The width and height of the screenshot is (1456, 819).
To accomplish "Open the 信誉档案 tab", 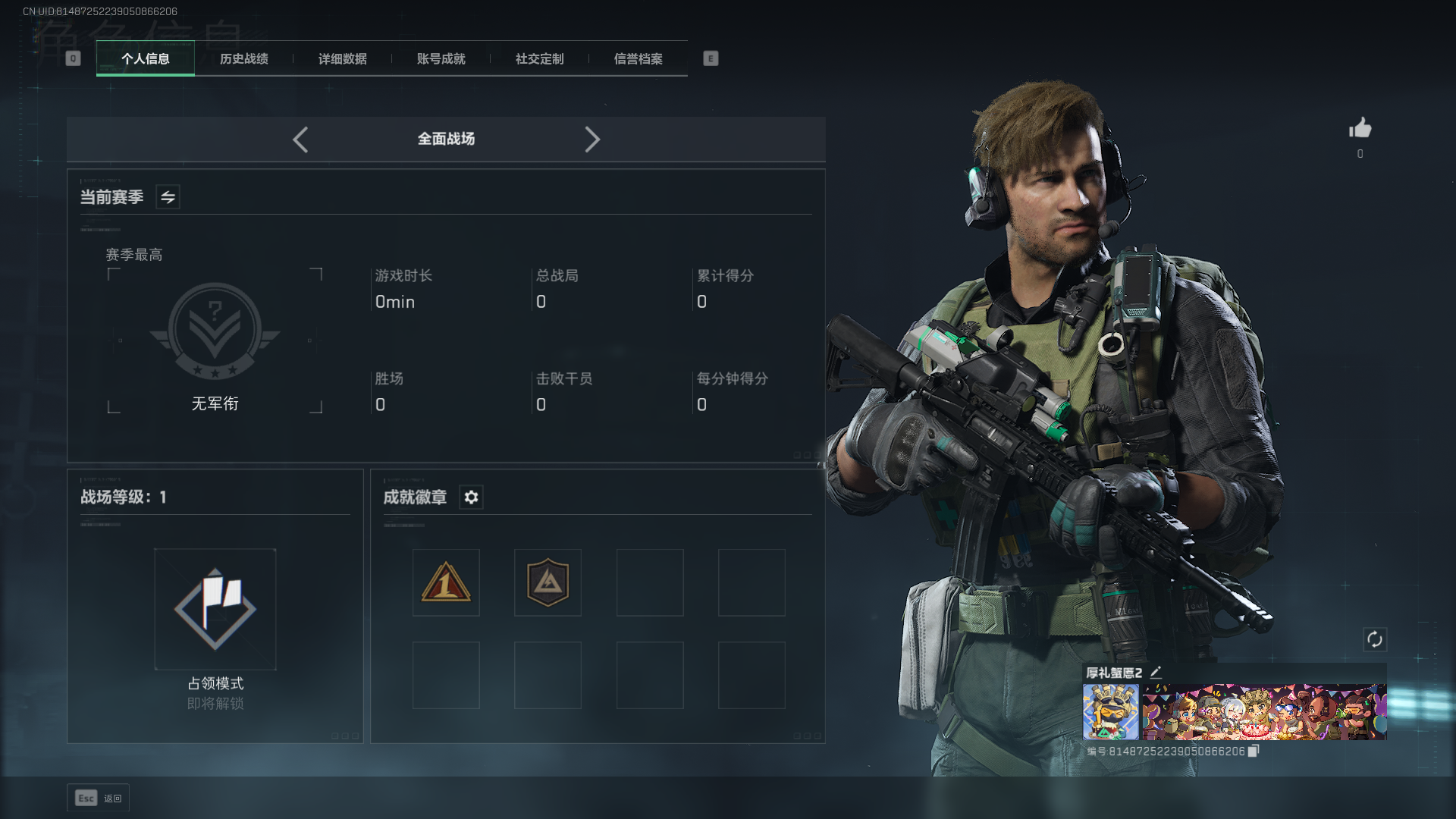I will [639, 59].
